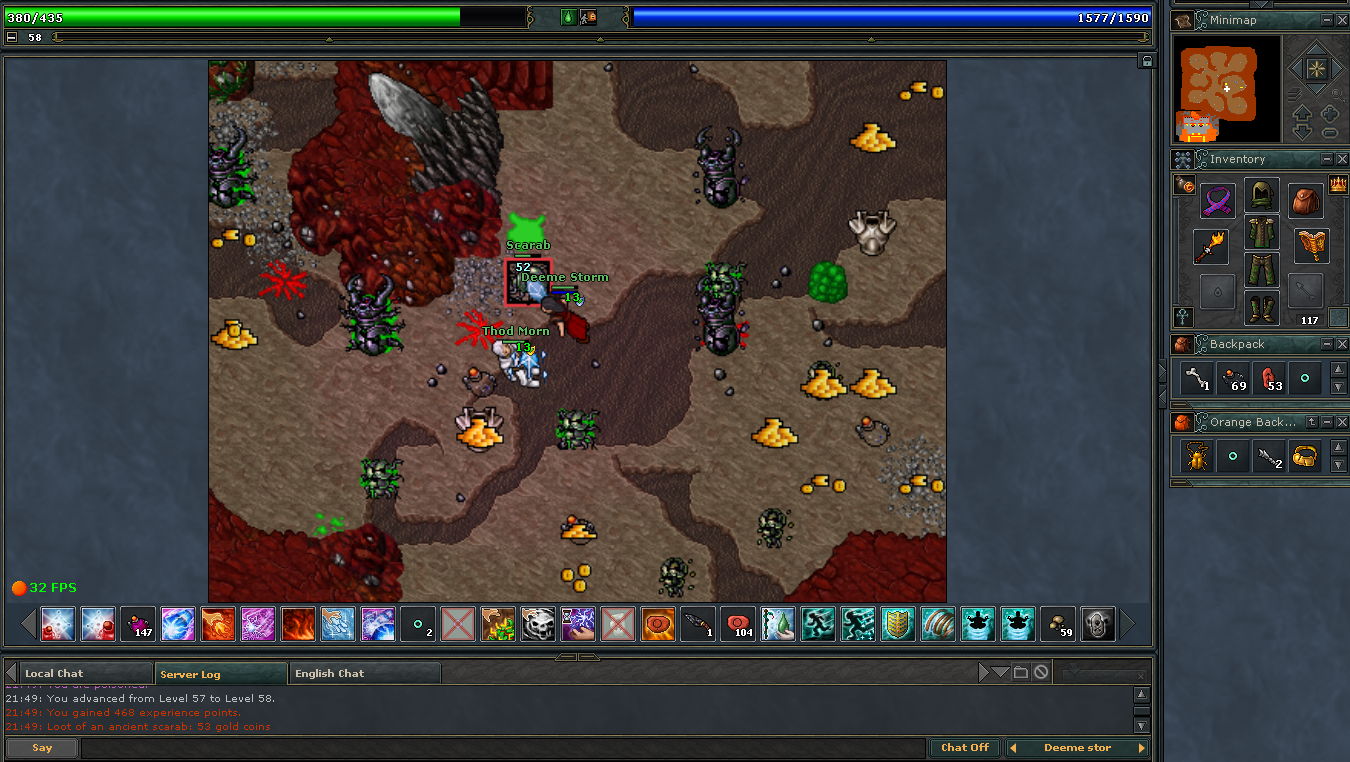Image resolution: width=1350 pixels, height=762 pixels.
Task: Toggle the Chat Off button
Action: click(x=965, y=747)
